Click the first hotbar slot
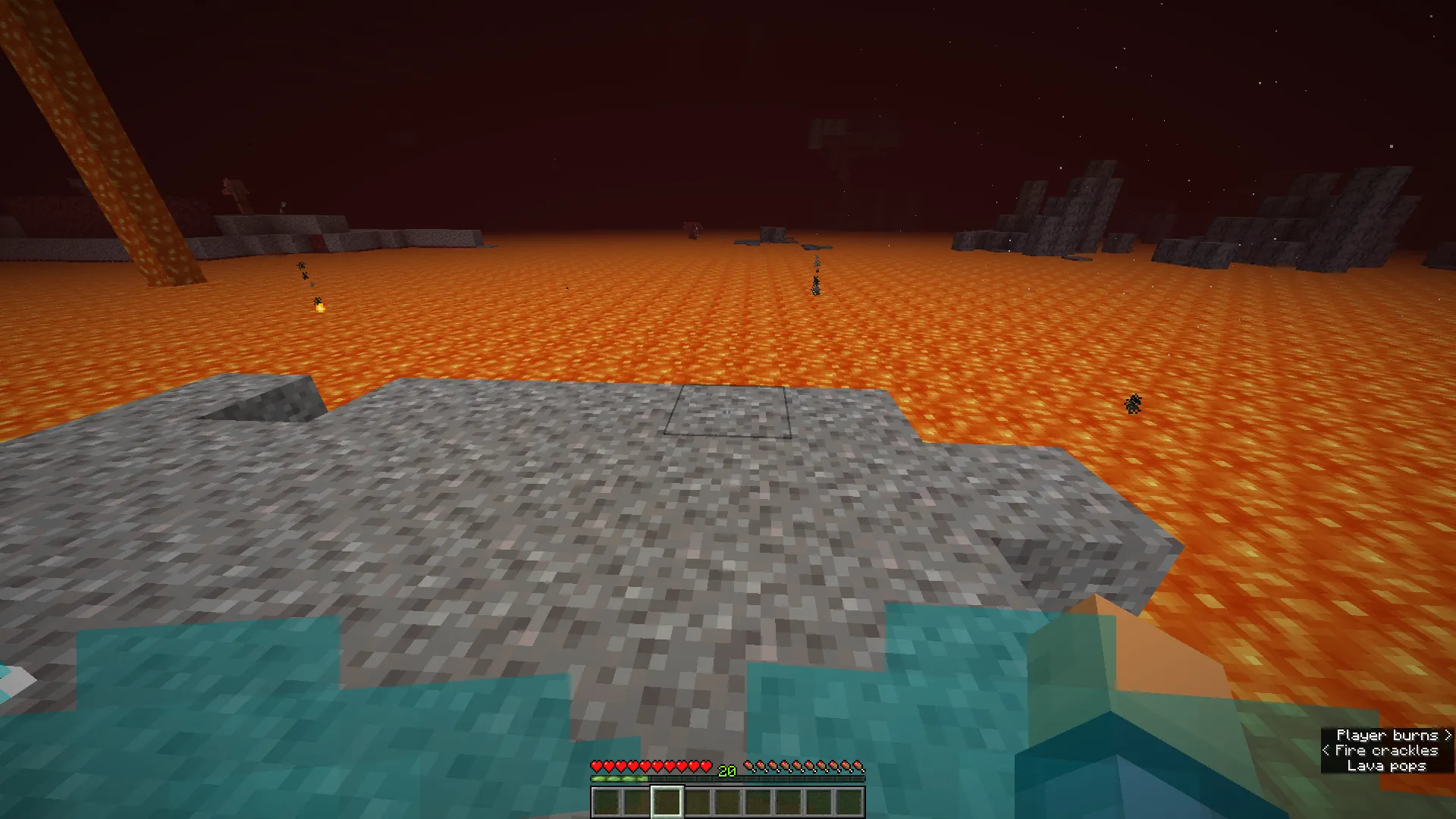The image size is (1456, 819). (x=607, y=802)
